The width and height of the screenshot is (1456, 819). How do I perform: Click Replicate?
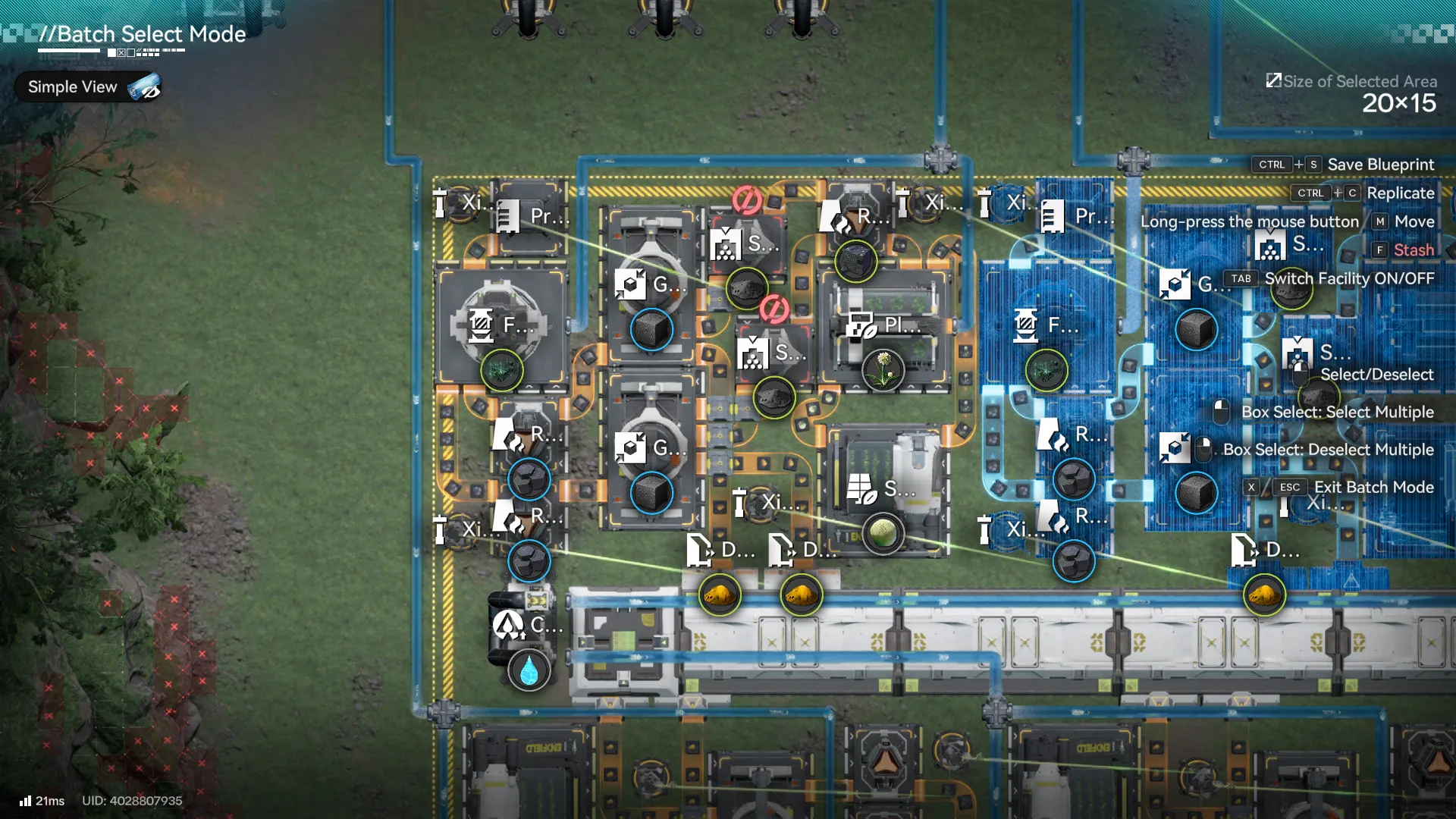(x=1400, y=193)
